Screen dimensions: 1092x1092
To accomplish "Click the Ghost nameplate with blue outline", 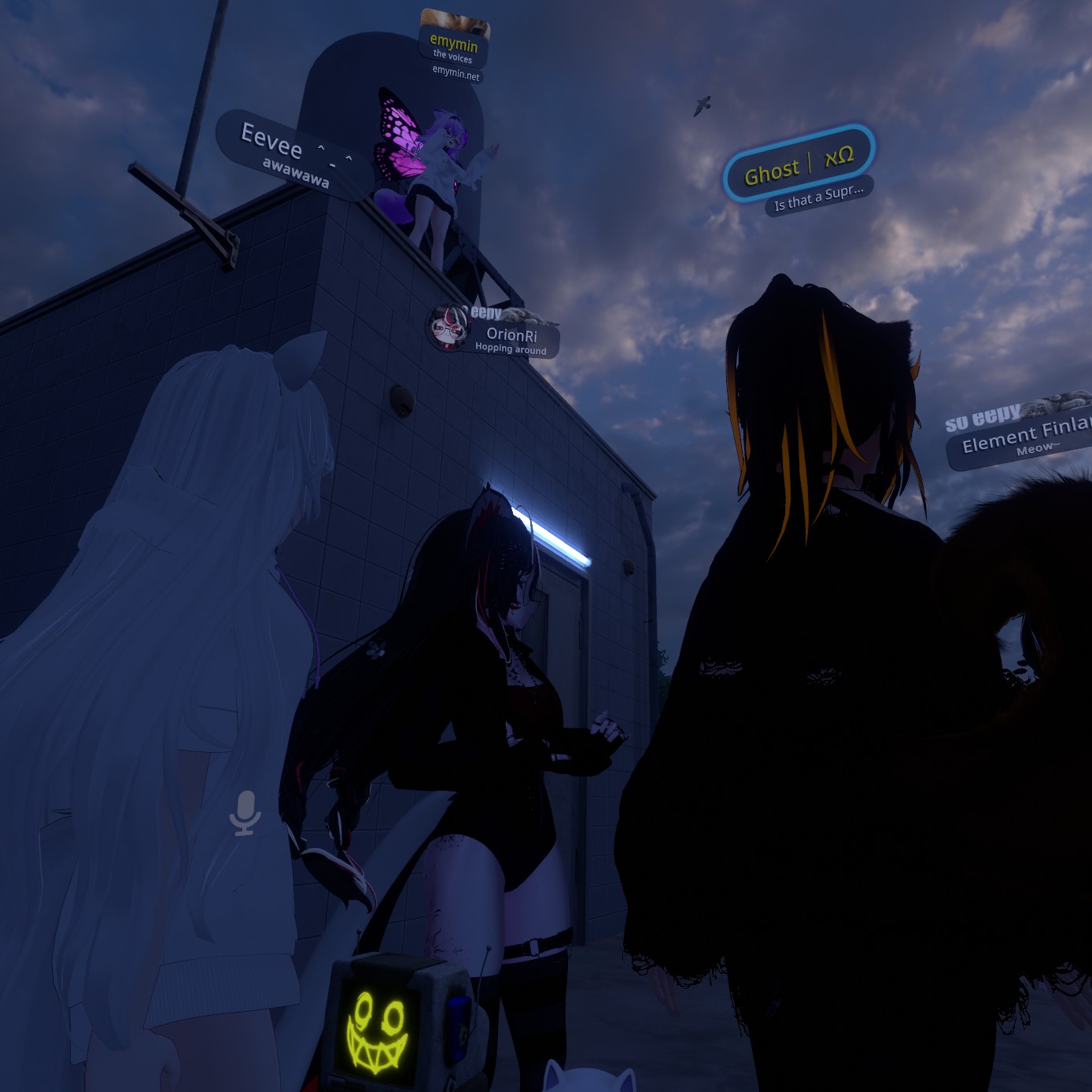I will tap(799, 164).
